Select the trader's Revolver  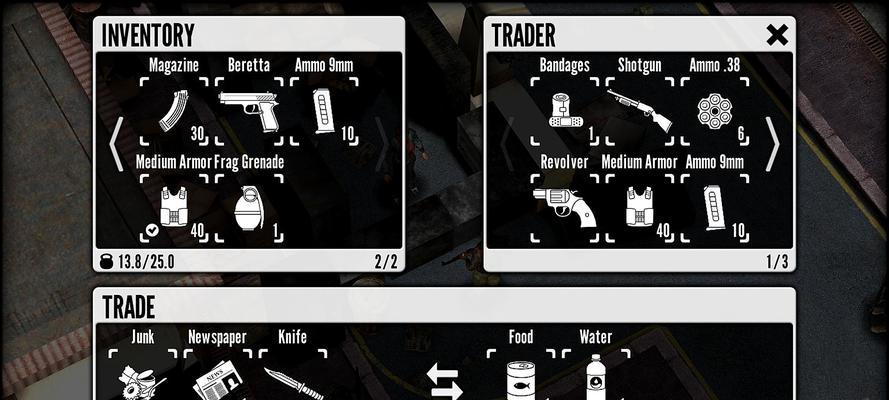[564, 208]
